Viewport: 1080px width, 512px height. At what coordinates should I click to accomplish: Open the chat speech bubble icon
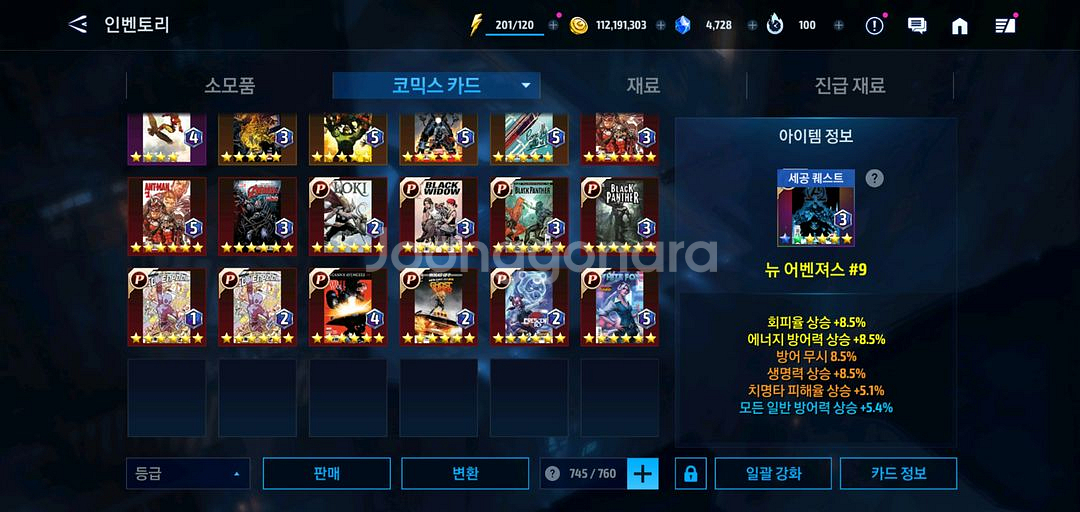click(x=917, y=26)
